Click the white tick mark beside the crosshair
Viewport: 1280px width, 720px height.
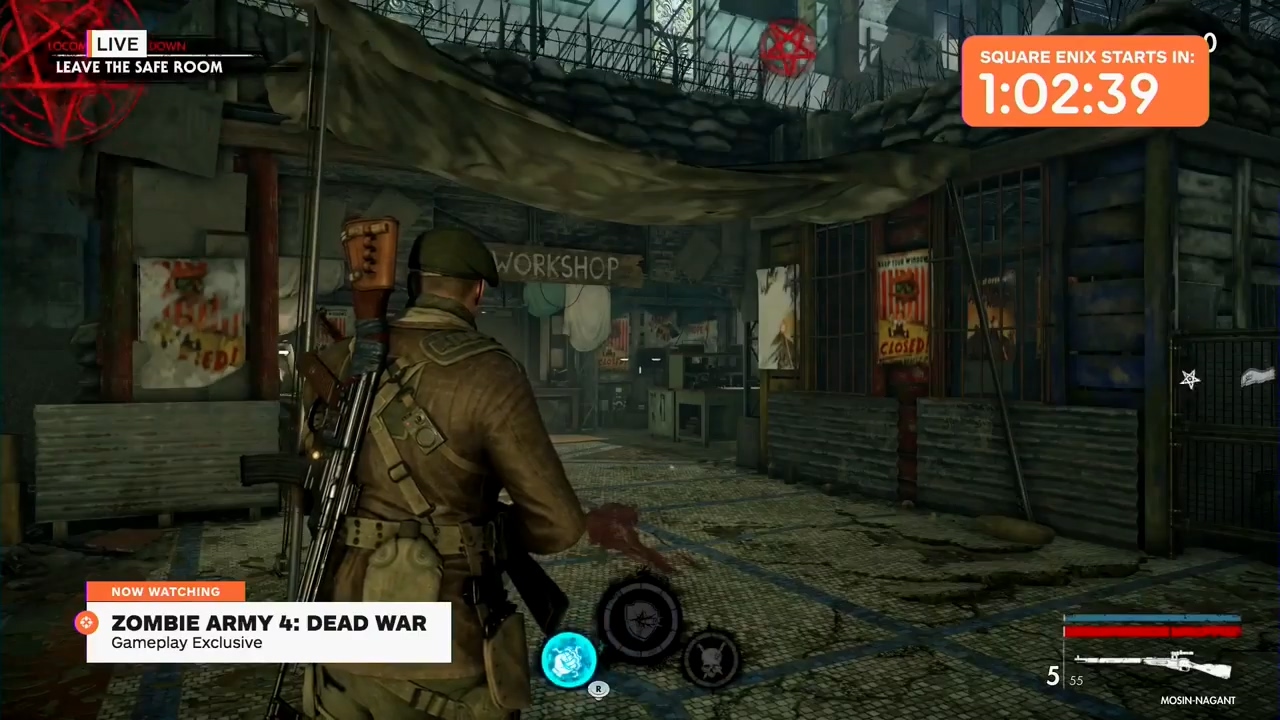click(1255, 378)
